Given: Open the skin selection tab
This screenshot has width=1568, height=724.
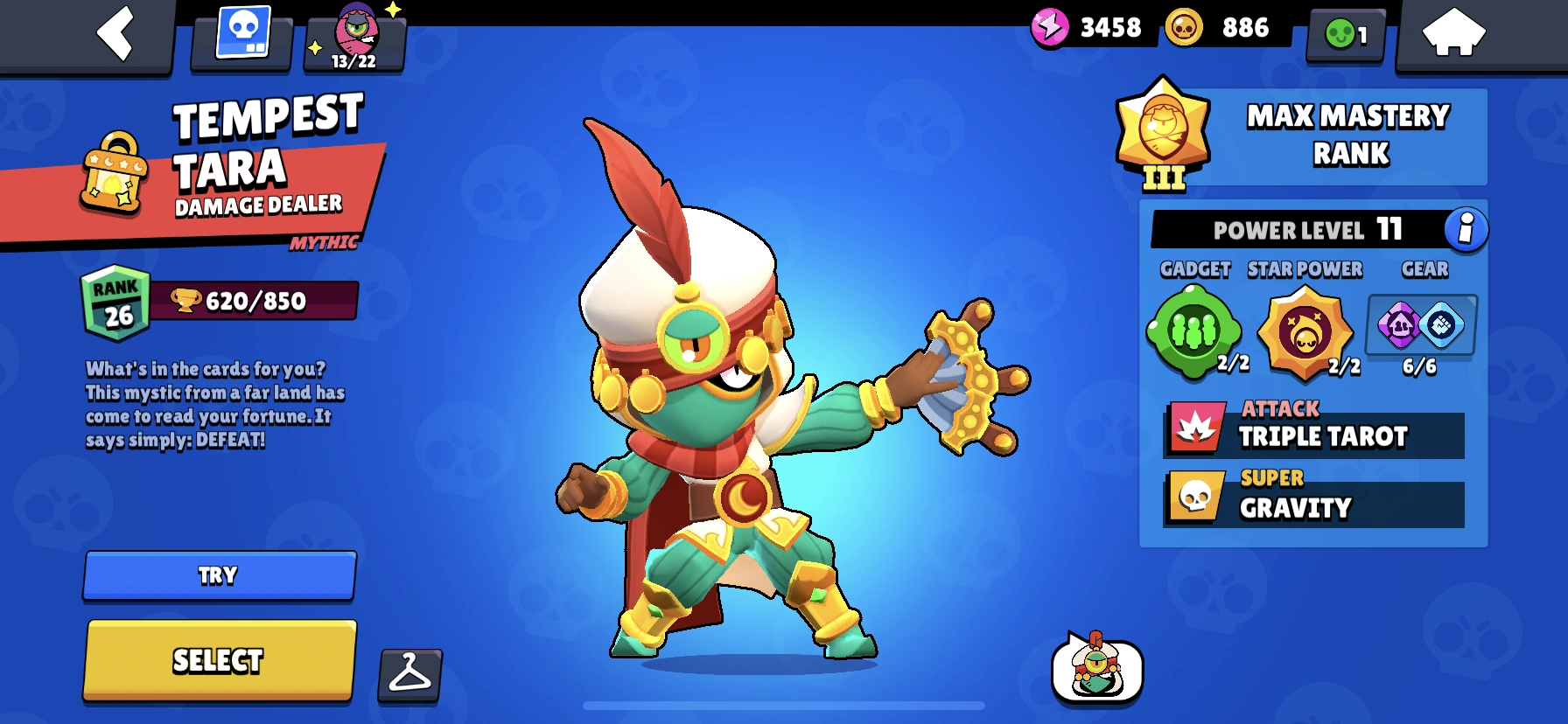Looking at the screenshot, I should coord(240,35).
